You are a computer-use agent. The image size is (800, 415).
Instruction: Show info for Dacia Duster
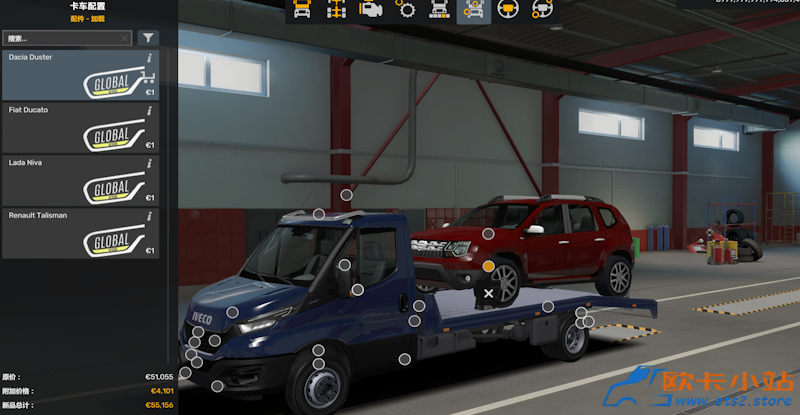pyautogui.click(x=149, y=58)
